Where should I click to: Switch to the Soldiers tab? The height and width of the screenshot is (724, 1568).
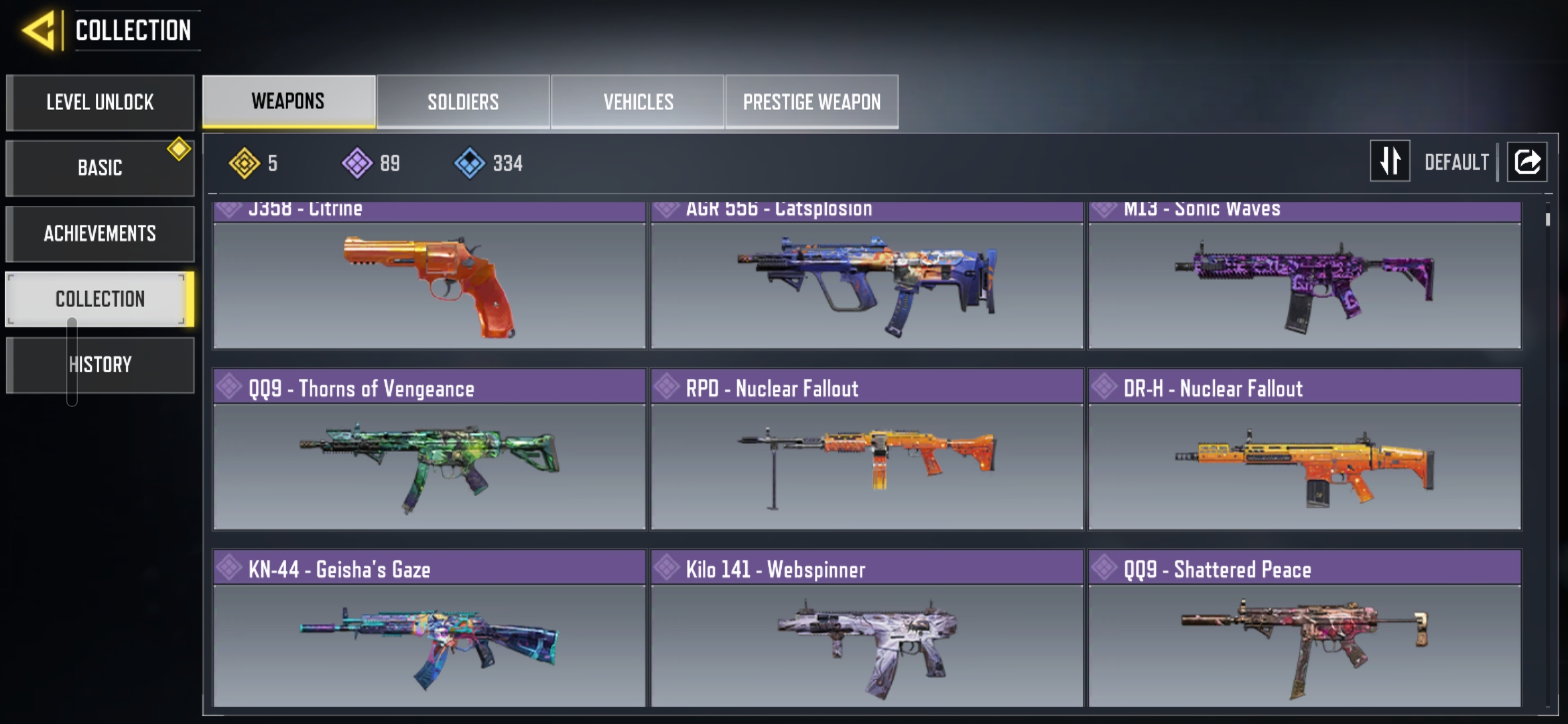pyautogui.click(x=463, y=102)
